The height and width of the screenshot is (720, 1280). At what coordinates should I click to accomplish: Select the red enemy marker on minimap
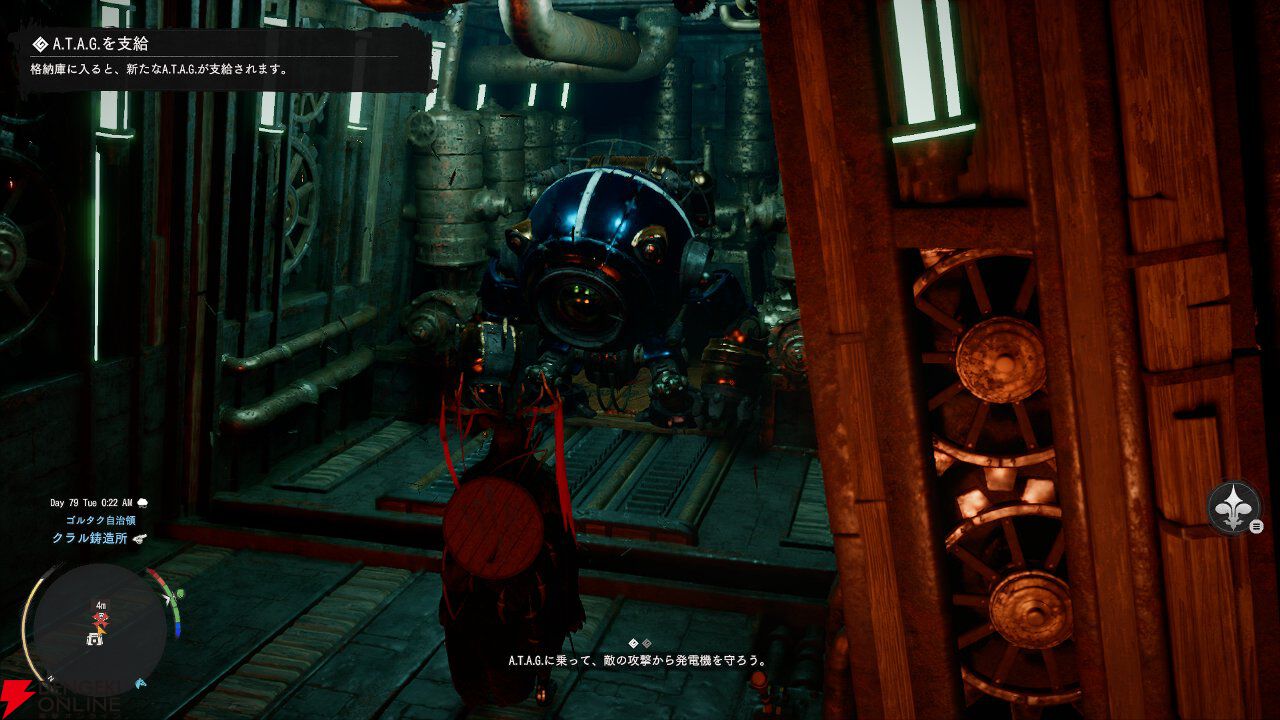(x=100, y=621)
